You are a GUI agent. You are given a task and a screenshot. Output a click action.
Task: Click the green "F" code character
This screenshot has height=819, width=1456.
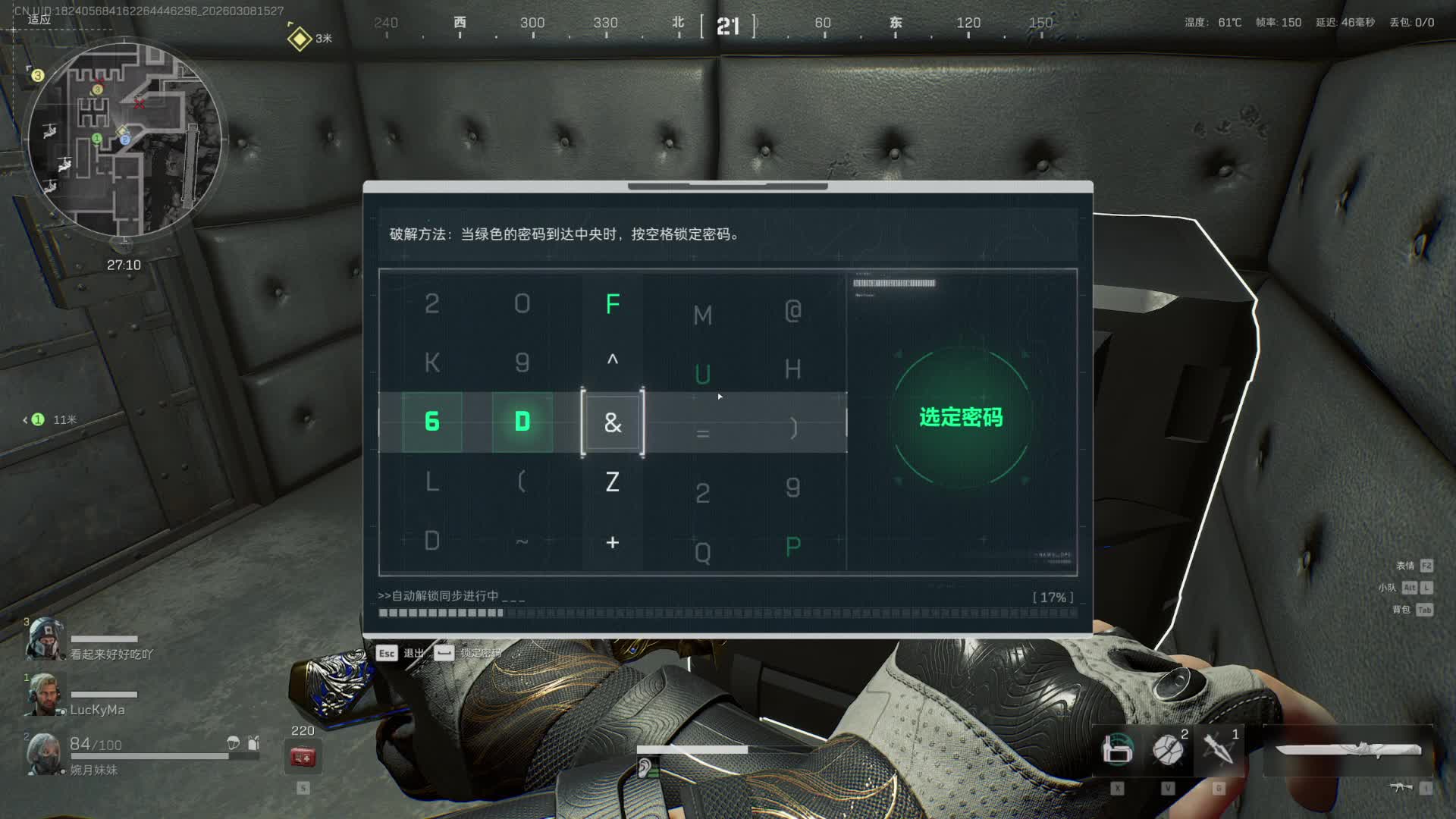613,304
